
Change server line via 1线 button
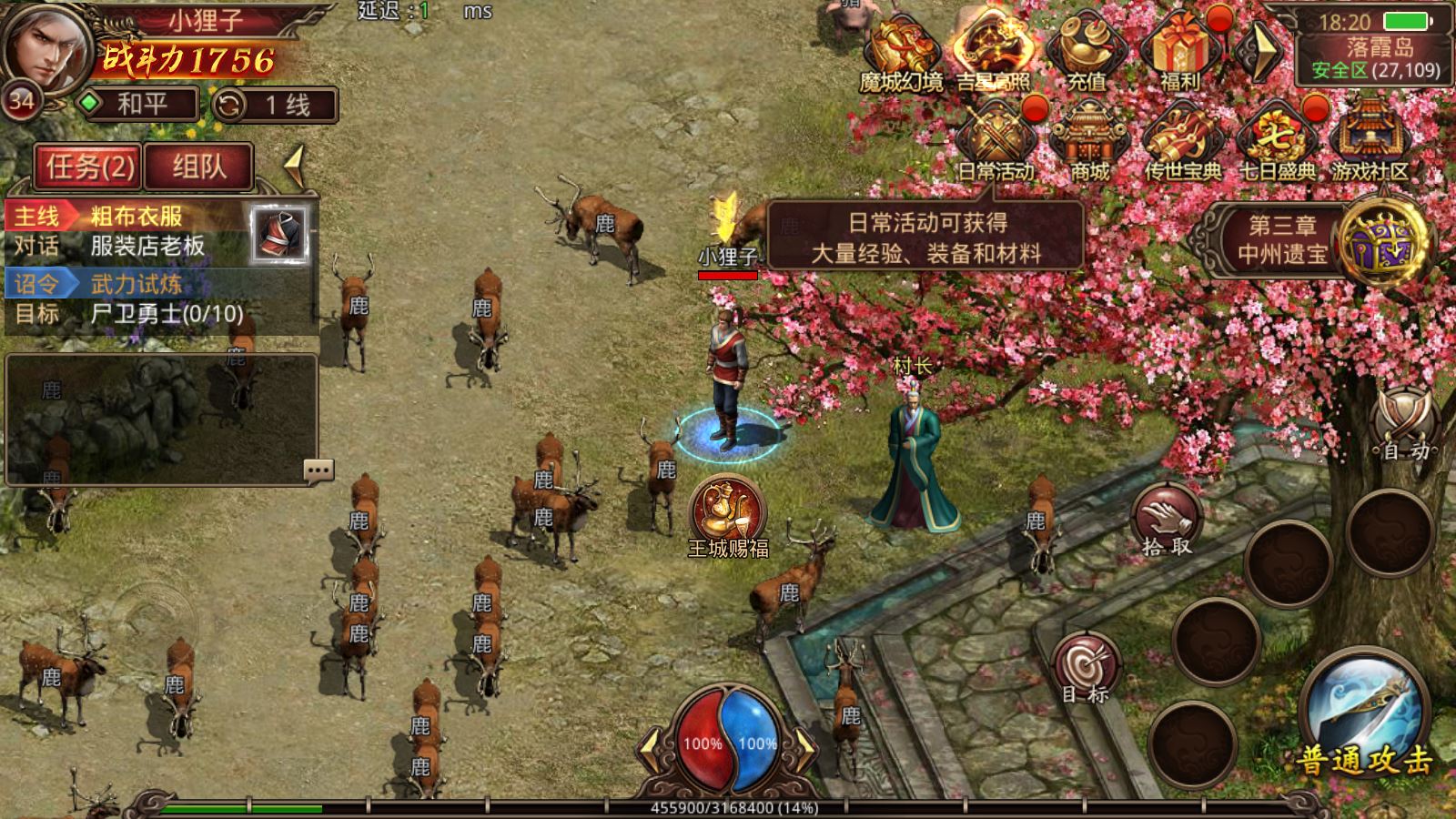275,106
